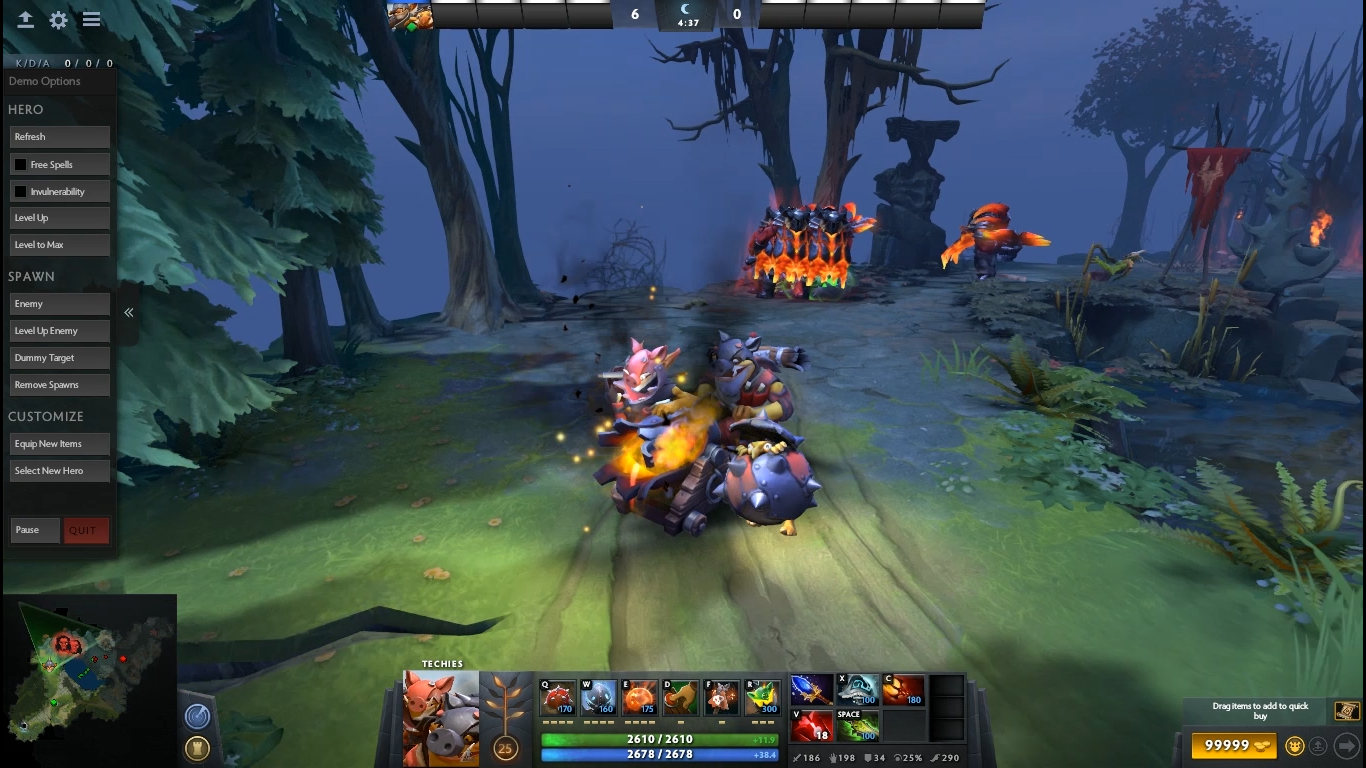Use the R green ultimate ability
Viewport: 1366px width, 768px height.
[x=762, y=697]
